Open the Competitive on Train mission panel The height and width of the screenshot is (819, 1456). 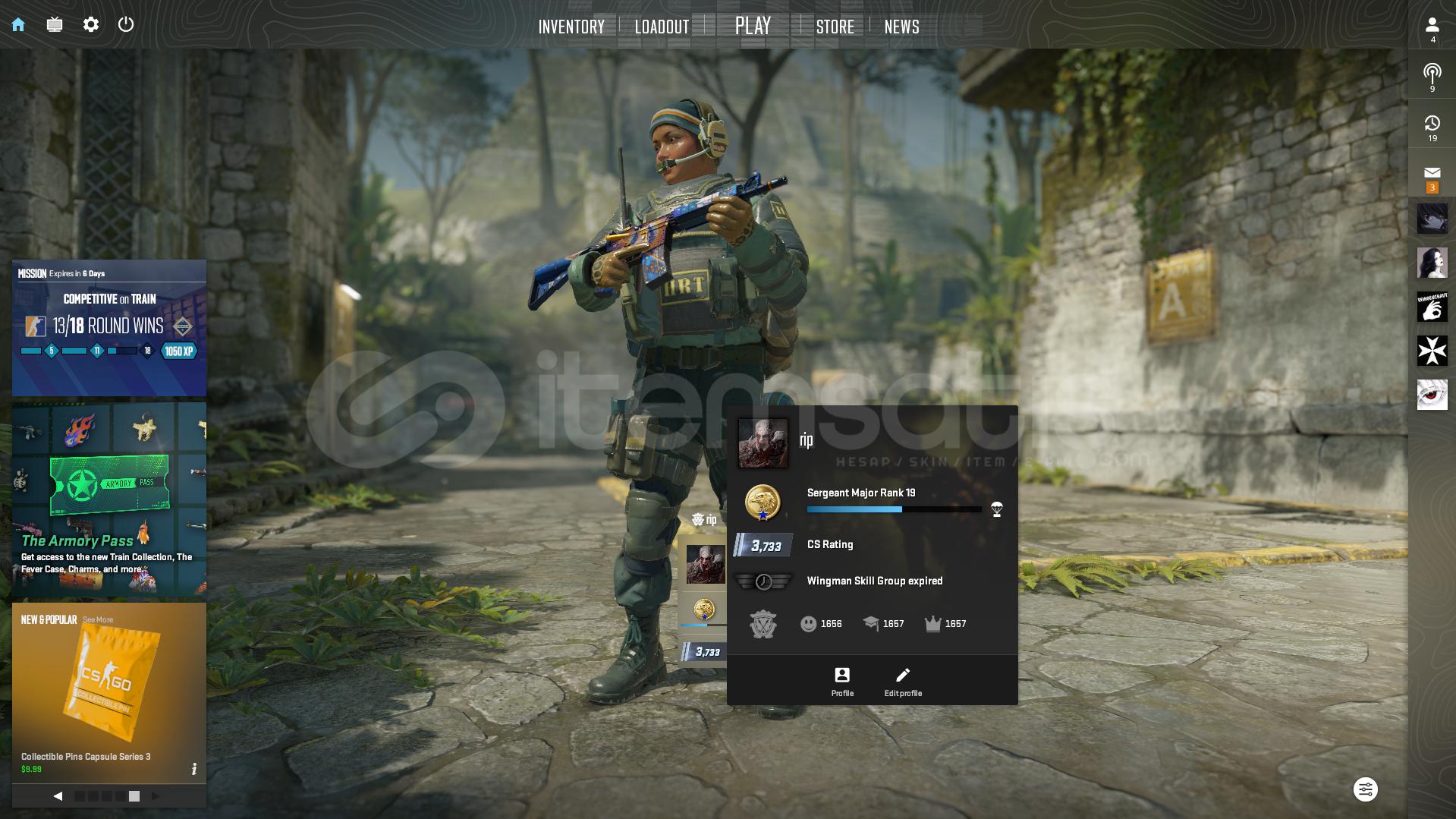pos(109,328)
